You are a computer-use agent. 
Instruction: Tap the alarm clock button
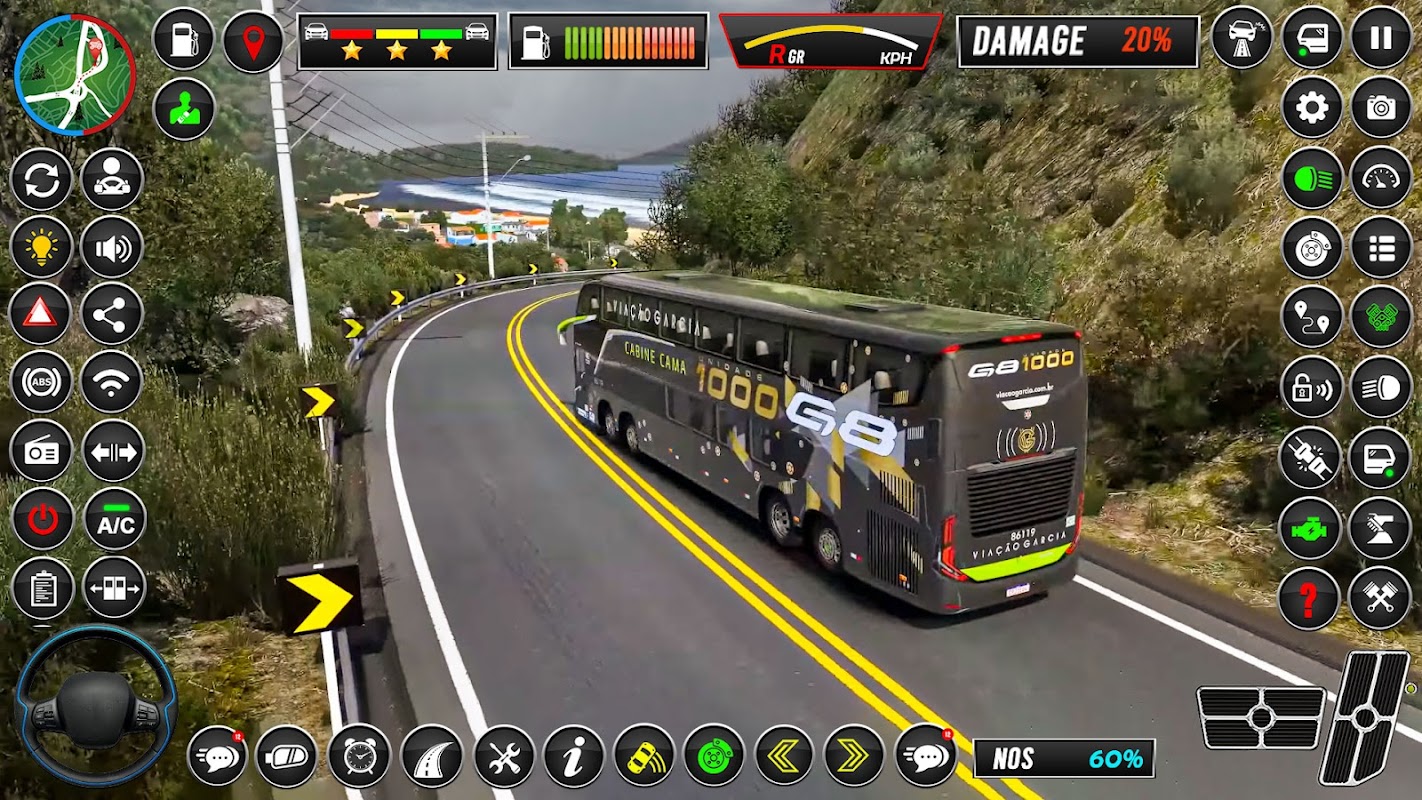point(359,756)
